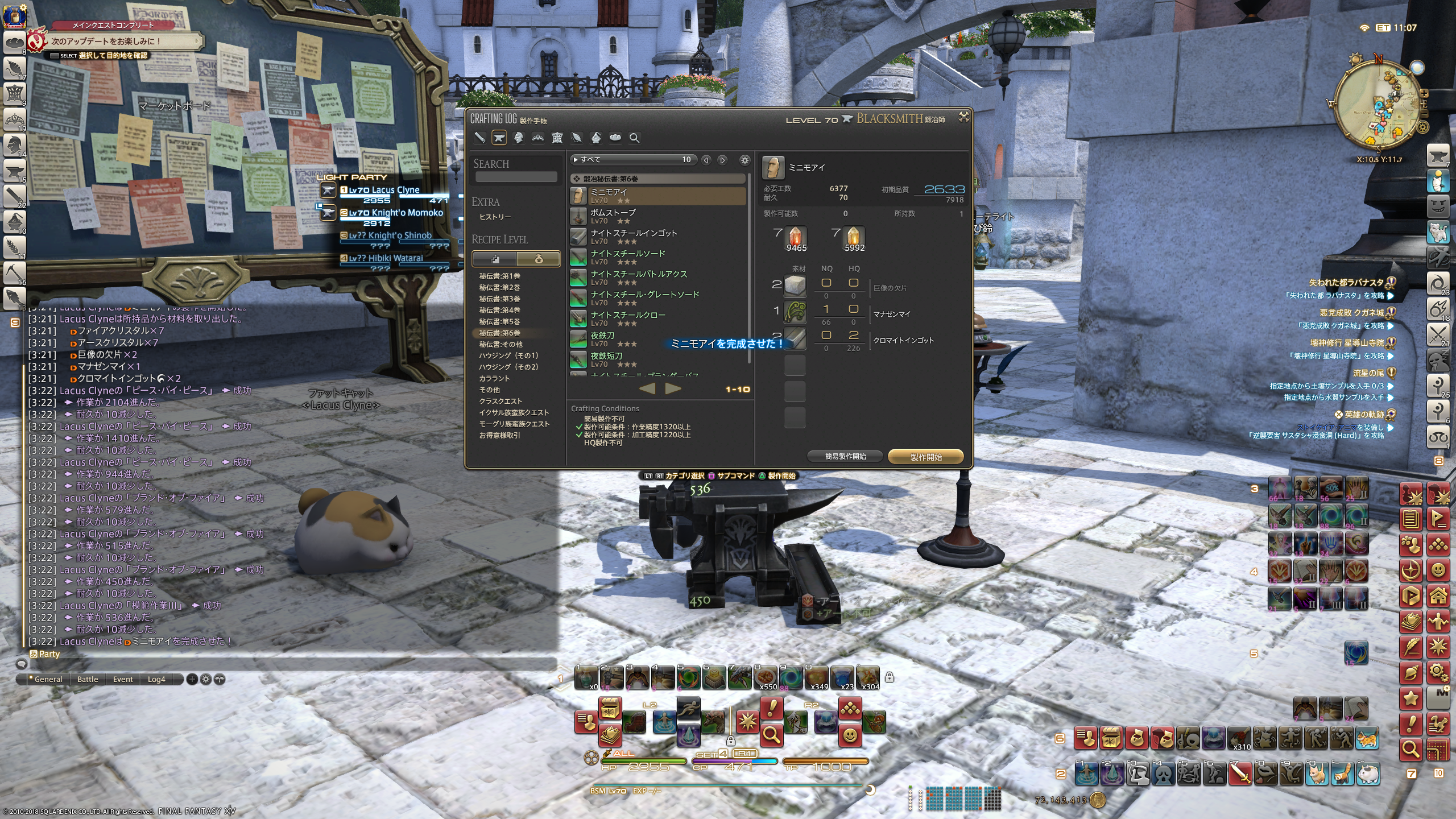The height and width of the screenshot is (819, 1456).
Task: Click the 製作開始 button to start crafting
Action: [925, 457]
